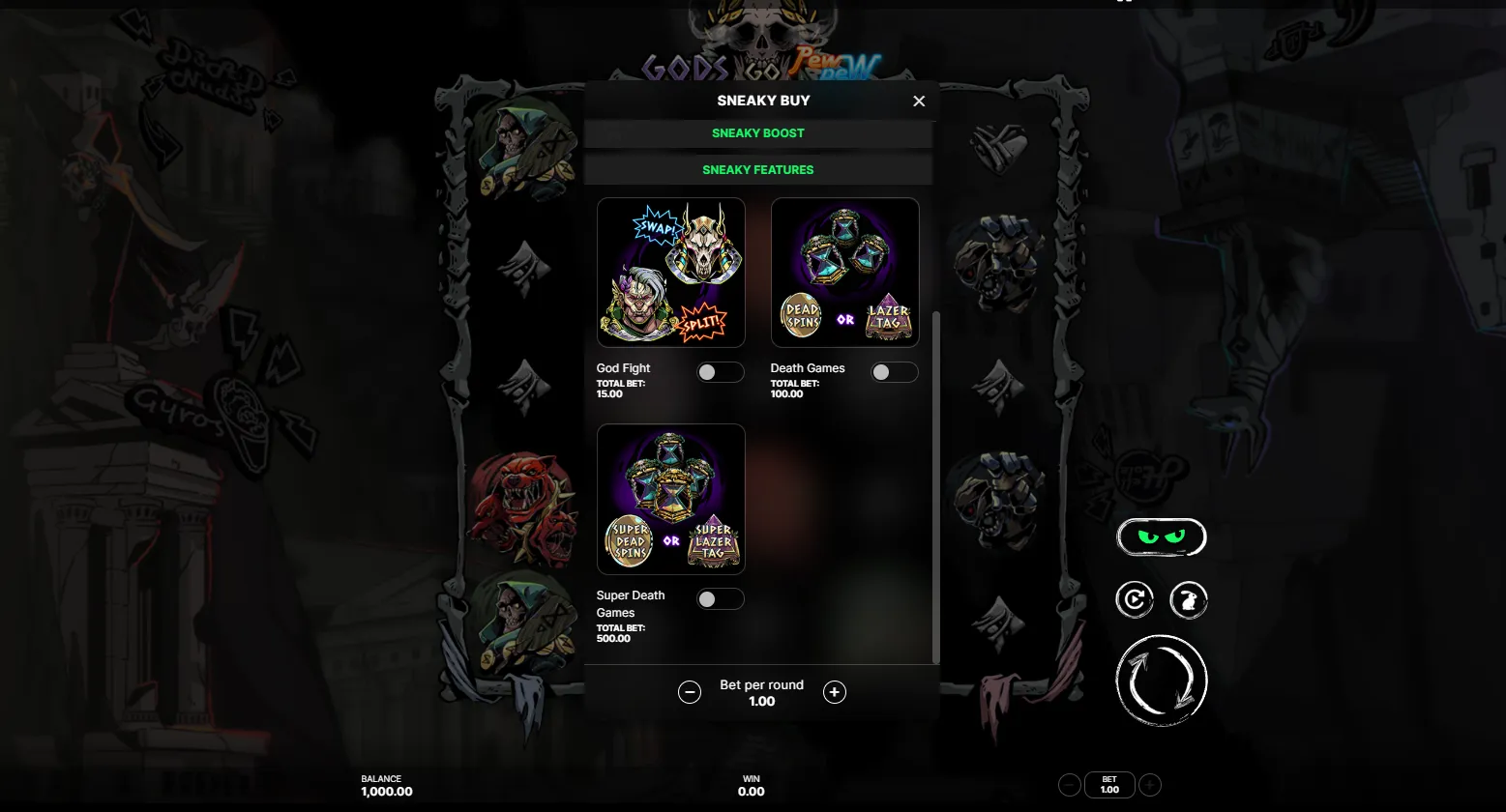Viewport: 1506px width, 812px height.
Task: Raise the bottom-bar bet with plus
Action: [1150, 785]
